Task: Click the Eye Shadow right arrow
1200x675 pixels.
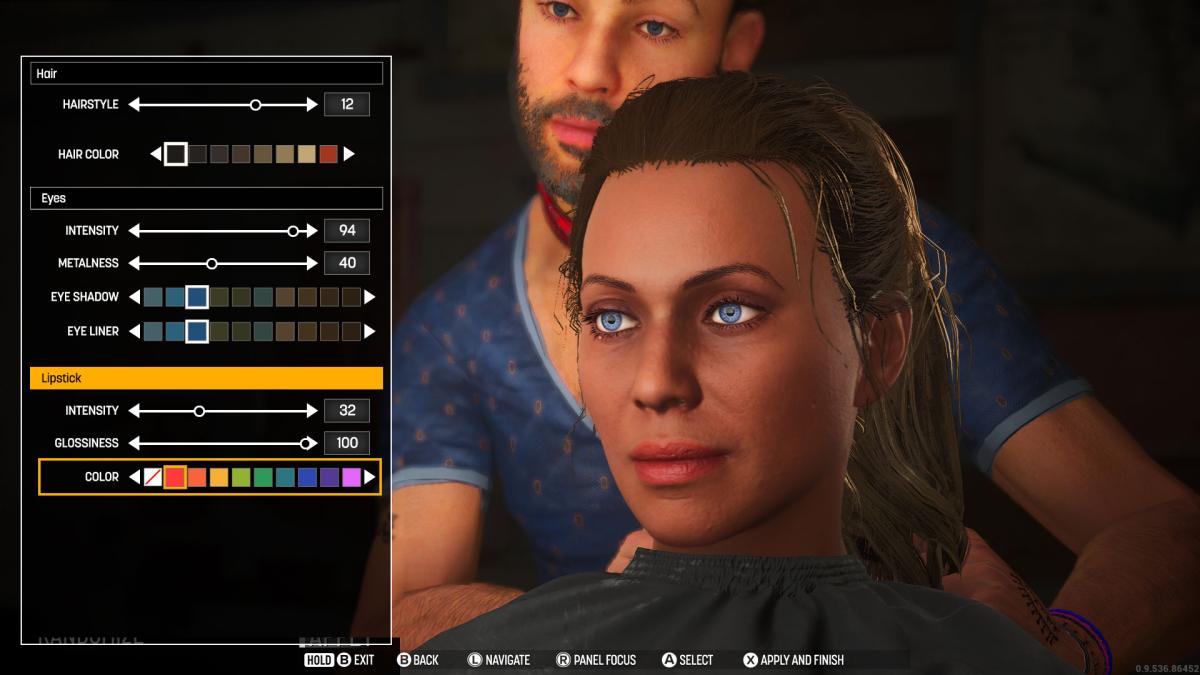Action: point(369,297)
